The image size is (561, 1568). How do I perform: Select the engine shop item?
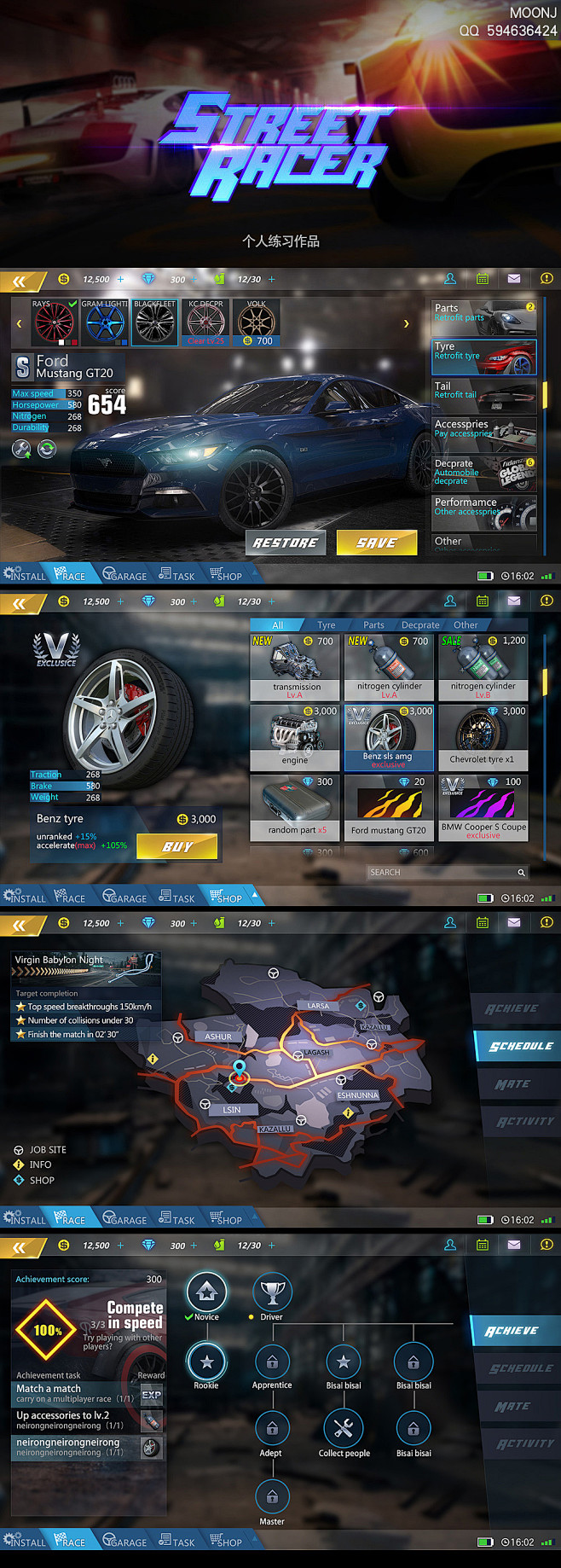pos(297,737)
